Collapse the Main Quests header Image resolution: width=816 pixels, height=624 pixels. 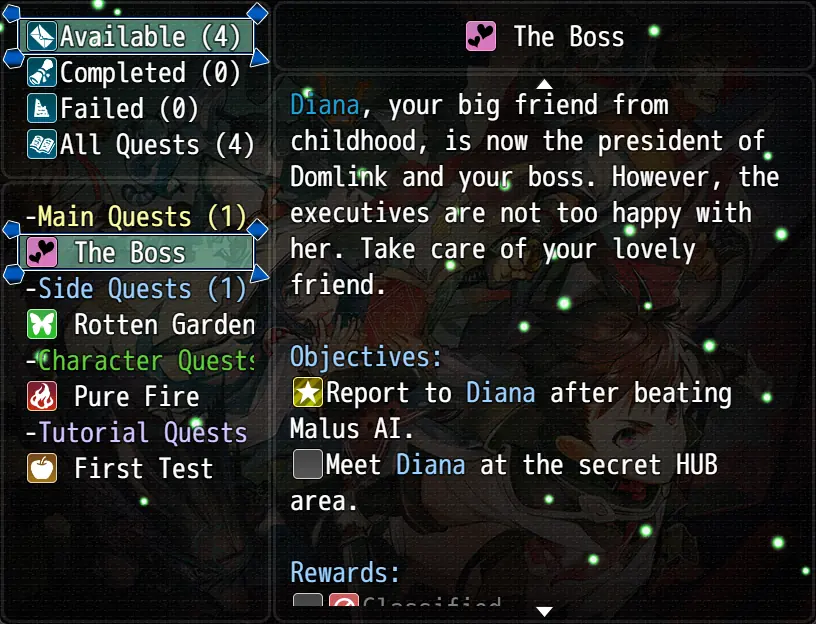(x=136, y=217)
